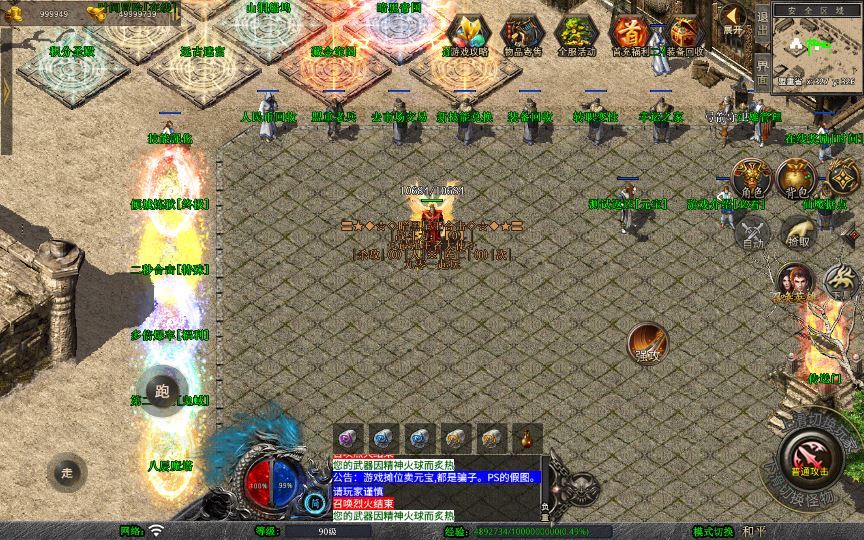This screenshot has width=864, height=540.
Task: Click the 展开 expand arrow button
Action: [x=733, y=18]
